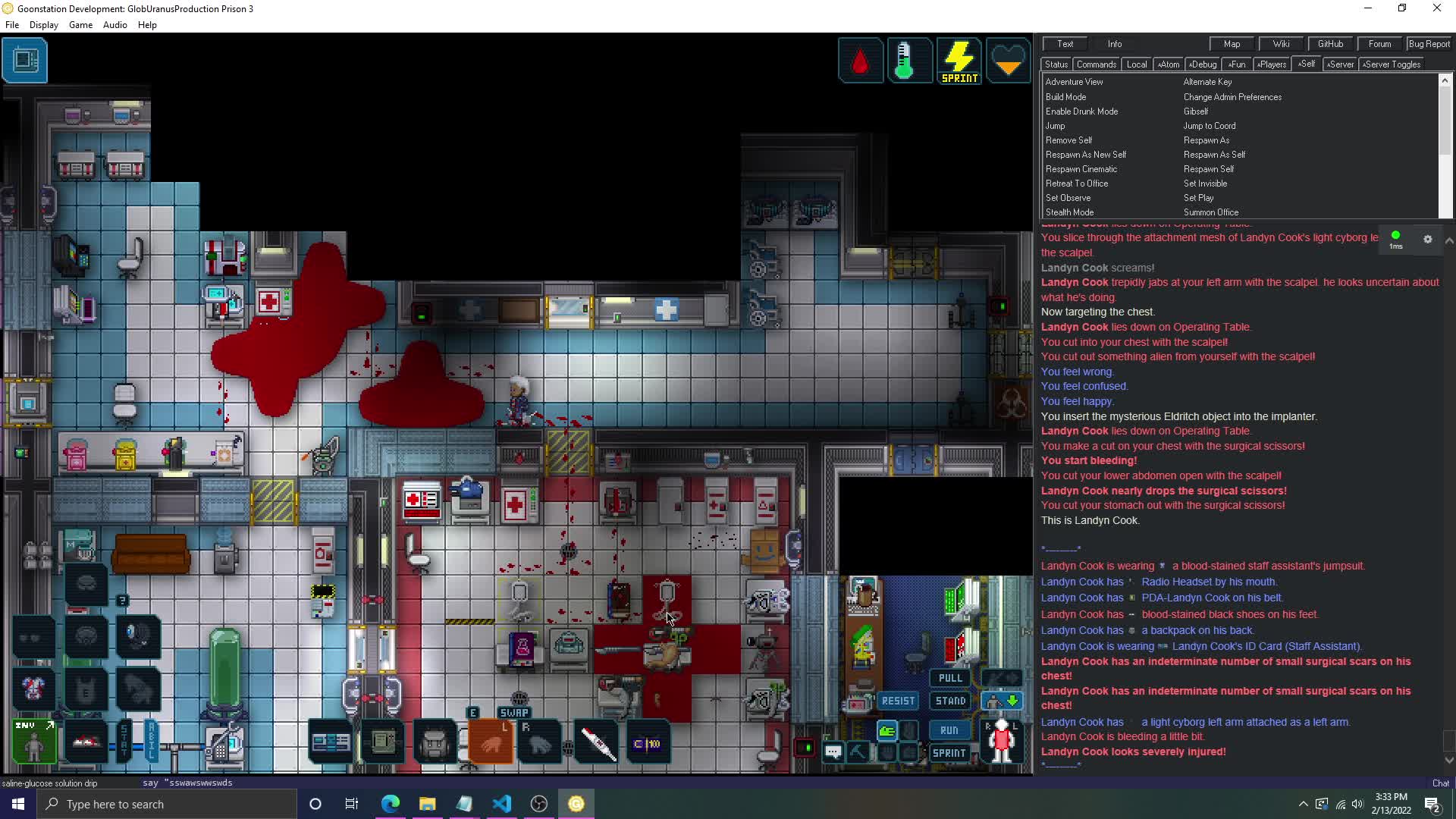Toggle the SPRINT lightning bolt icon
Screen dimensions: 1456x819
pyautogui.click(x=959, y=61)
